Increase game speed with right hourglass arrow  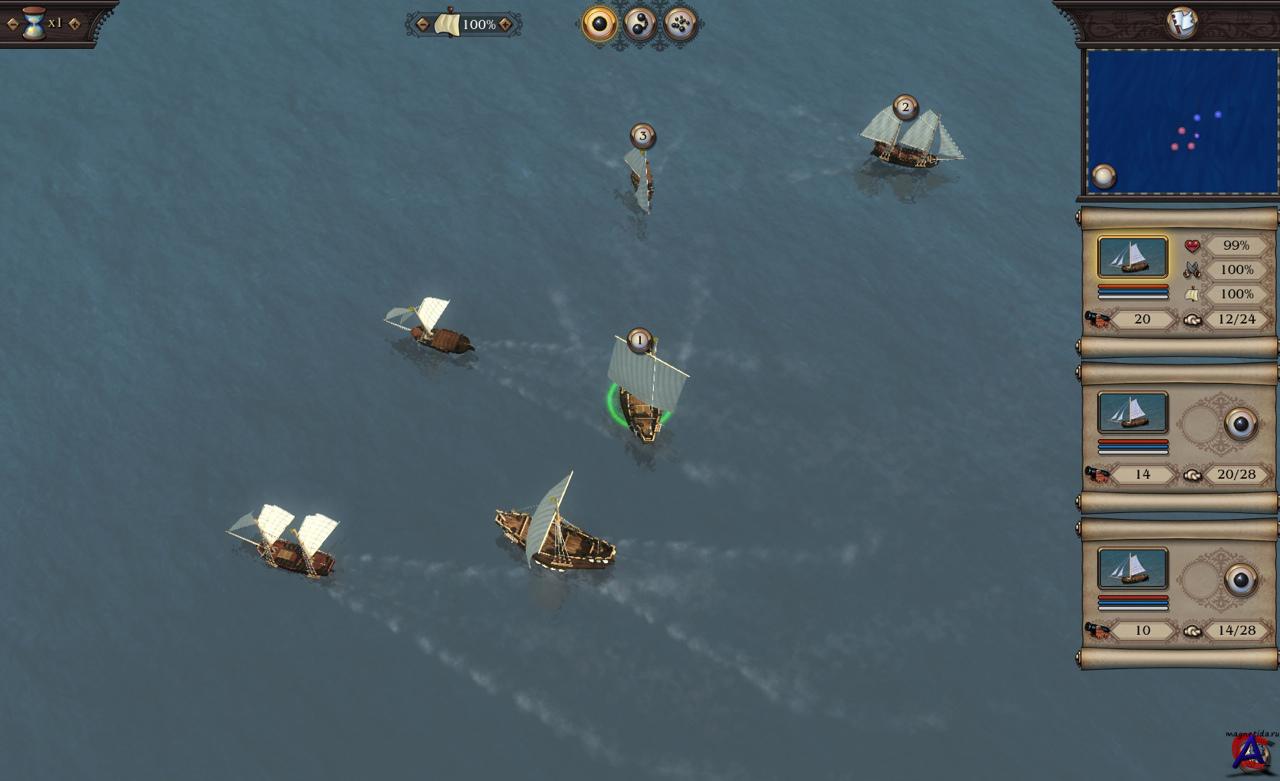pyautogui.click(x=73, y=23)
